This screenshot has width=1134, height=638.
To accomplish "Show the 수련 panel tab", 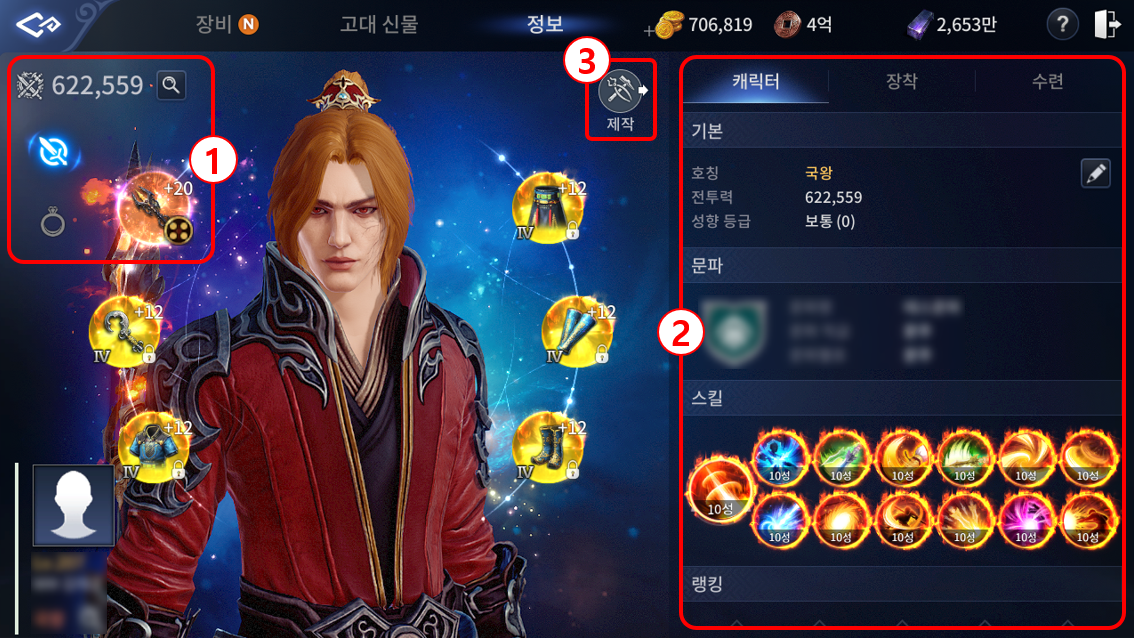I will pos(1047,82).
